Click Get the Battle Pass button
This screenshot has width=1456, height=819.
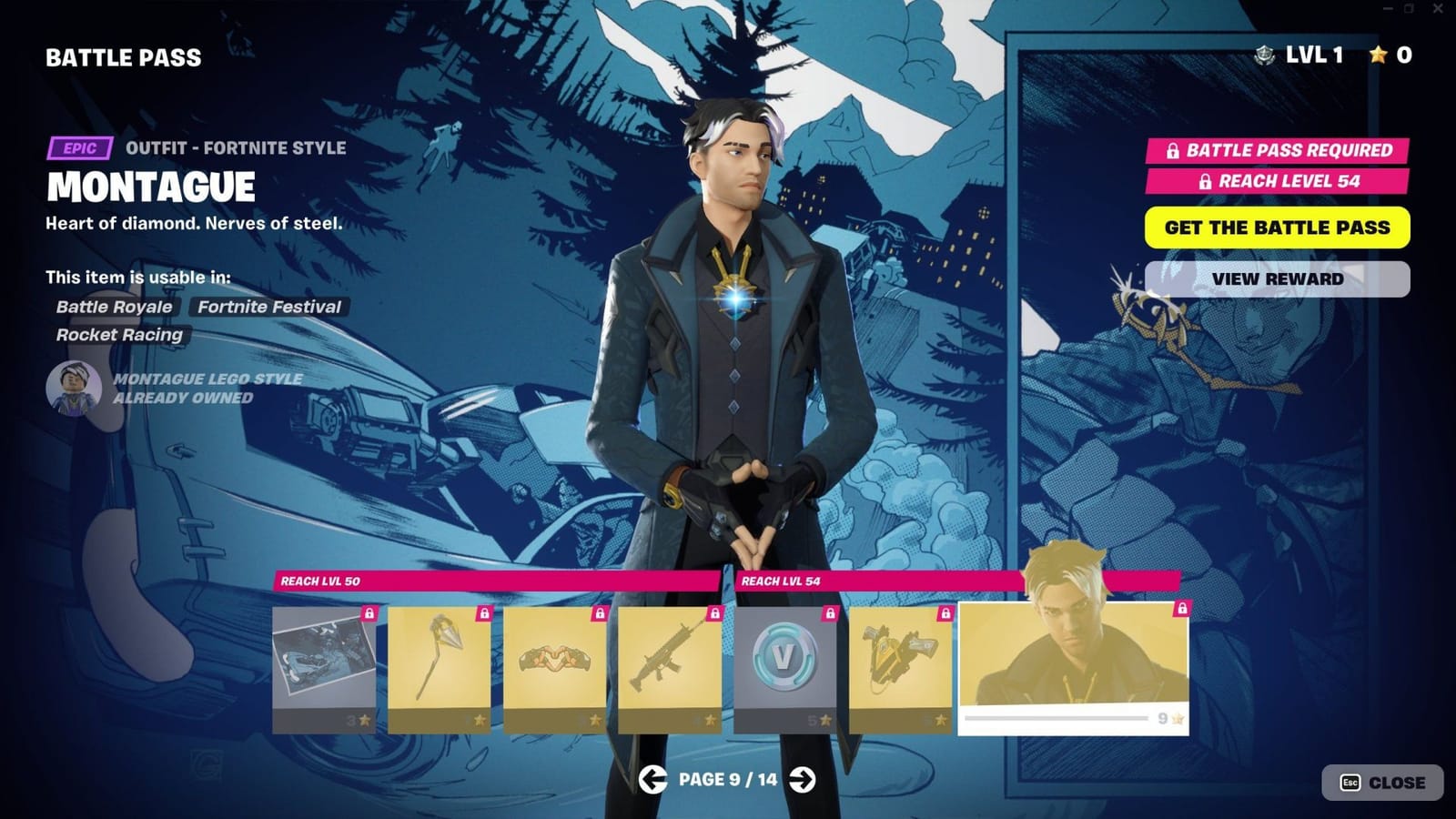(x=1278, y=227)
